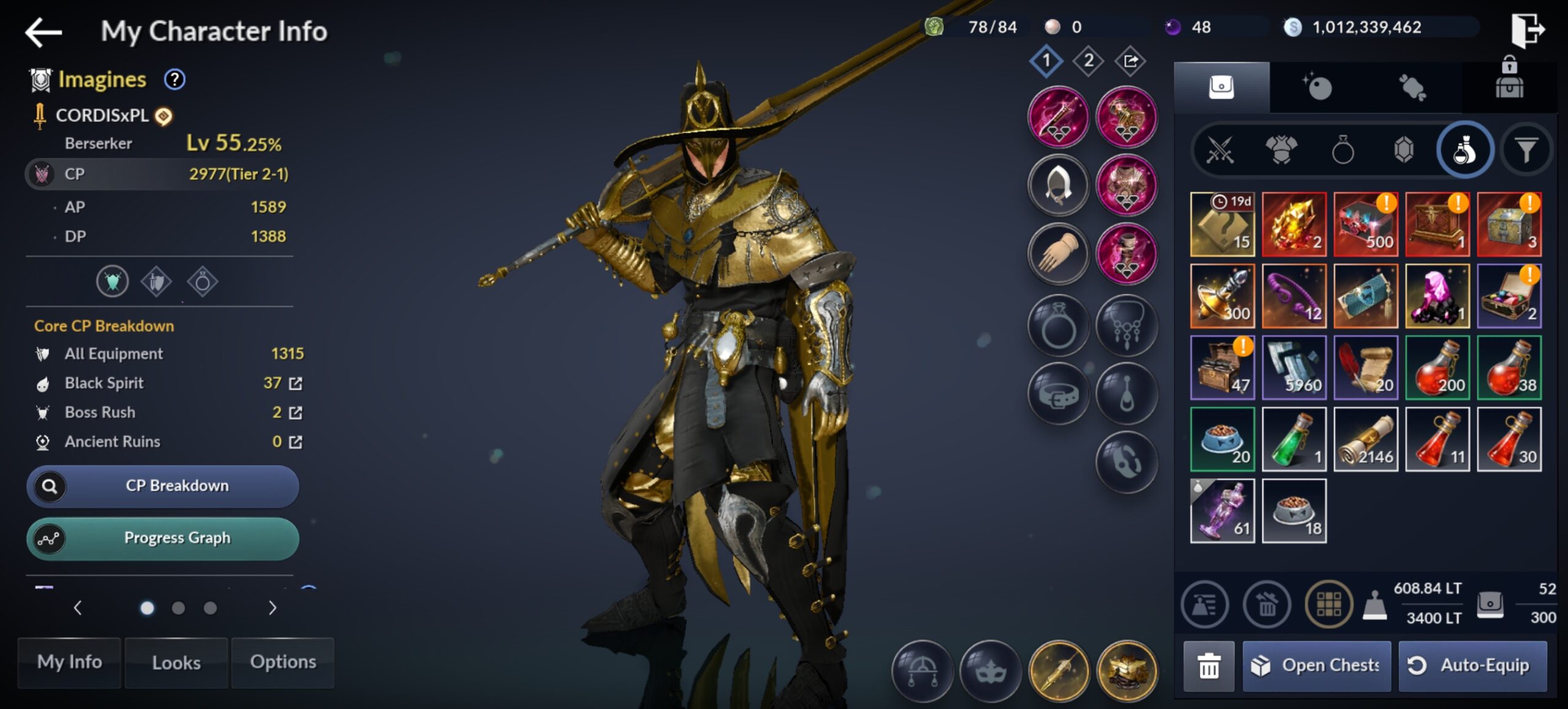Viewport: 1568px width, 709px height.
Task: Open the Black Spirit CP link
Action: (295, 384)
